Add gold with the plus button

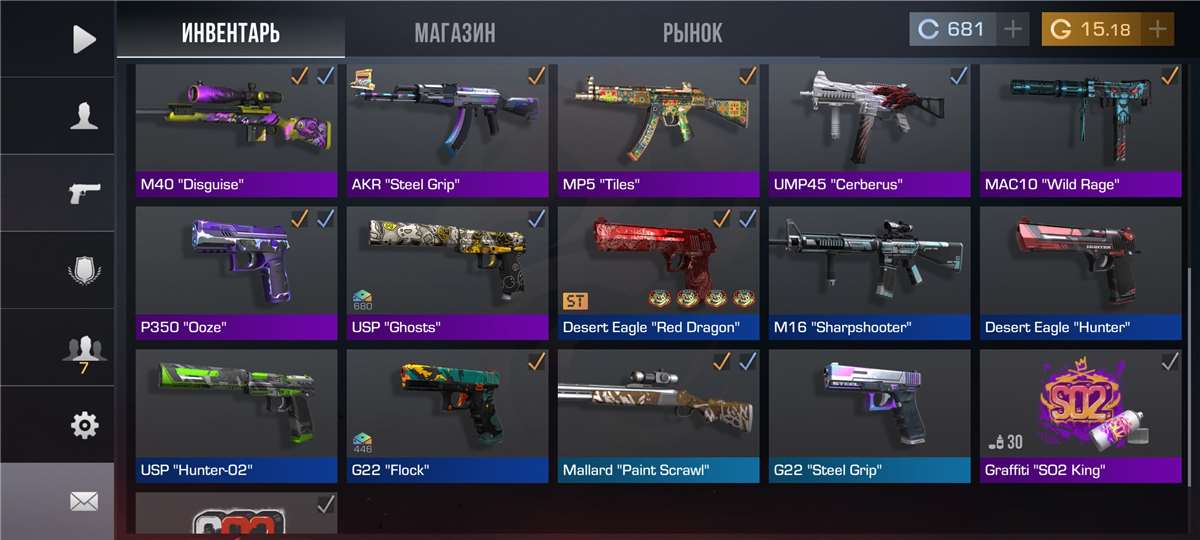(x=1158, y=29)
